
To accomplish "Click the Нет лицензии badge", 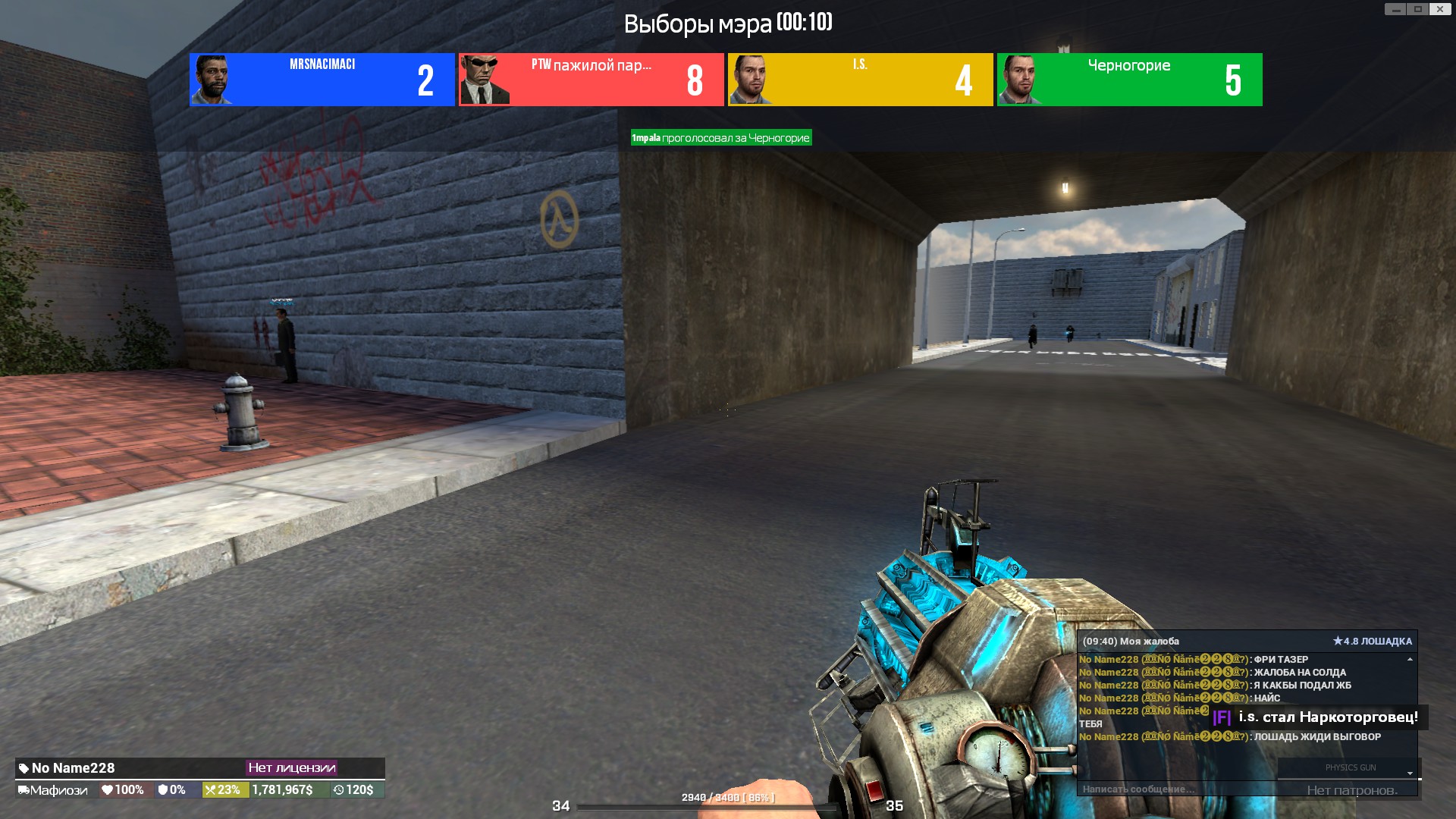I will click(292, 768).
